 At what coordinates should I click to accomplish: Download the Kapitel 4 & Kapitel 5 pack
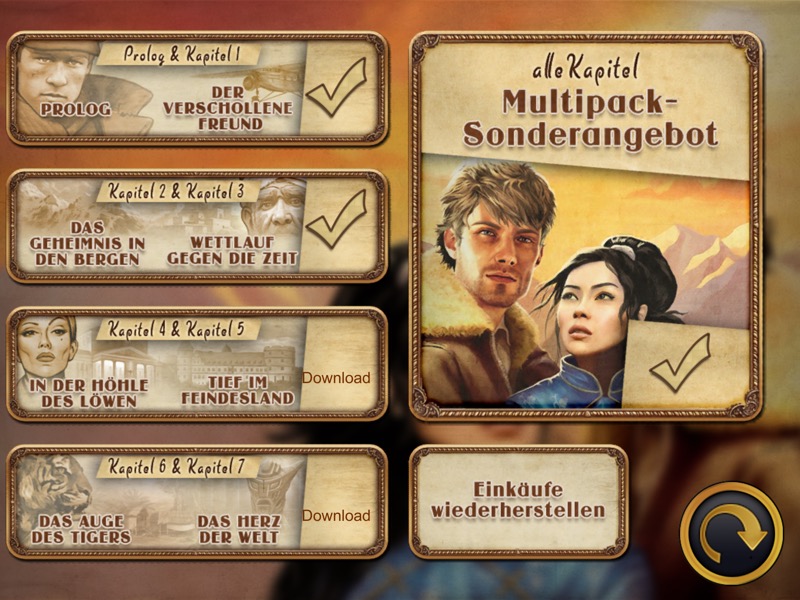coord(336,378)
